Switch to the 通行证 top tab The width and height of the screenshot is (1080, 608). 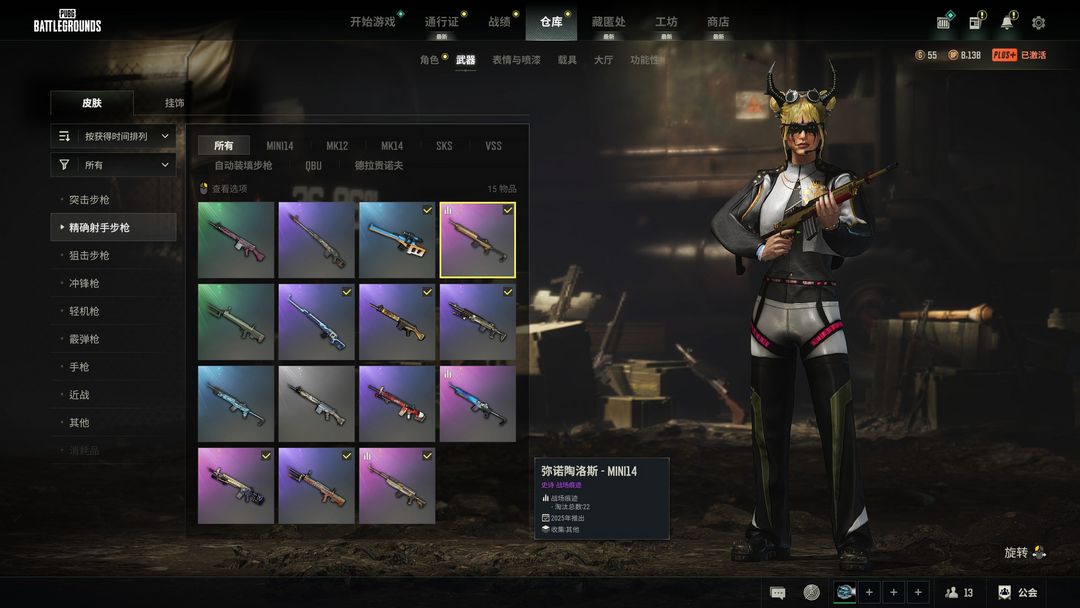coord(441,22)
